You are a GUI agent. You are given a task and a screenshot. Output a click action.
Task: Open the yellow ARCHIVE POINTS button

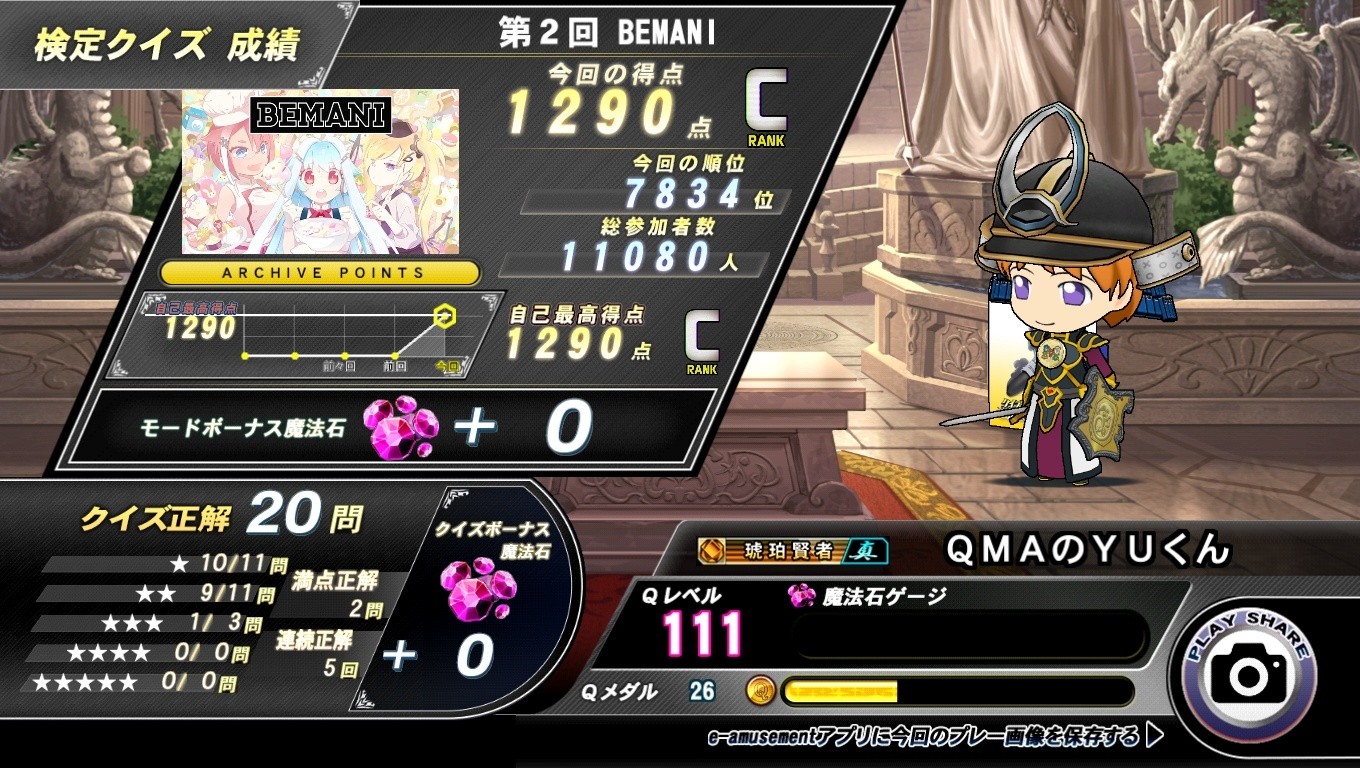tap(320, 272)
